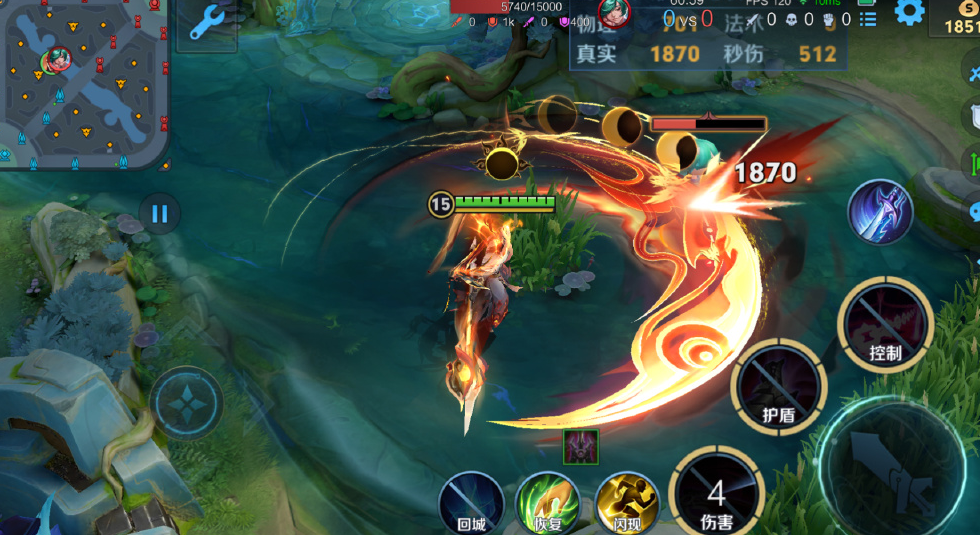Activate the 回城 recall skill
980x535 pixels.
pyautogui.click(x=471, y=503)
